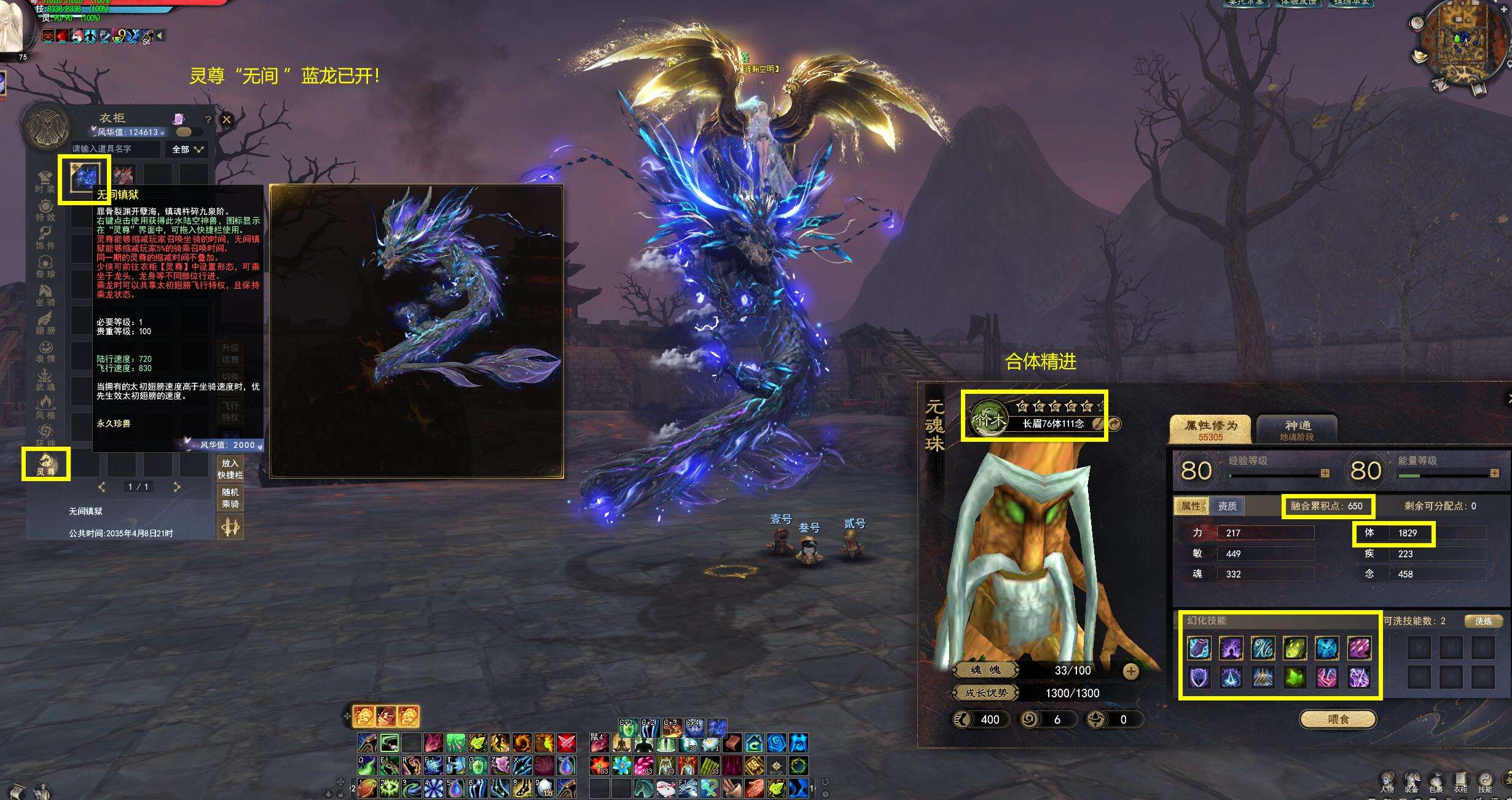Screen dimensions: 1512x800
Task: Add 魂魄 with the plus button
Action: point(1130,671)
